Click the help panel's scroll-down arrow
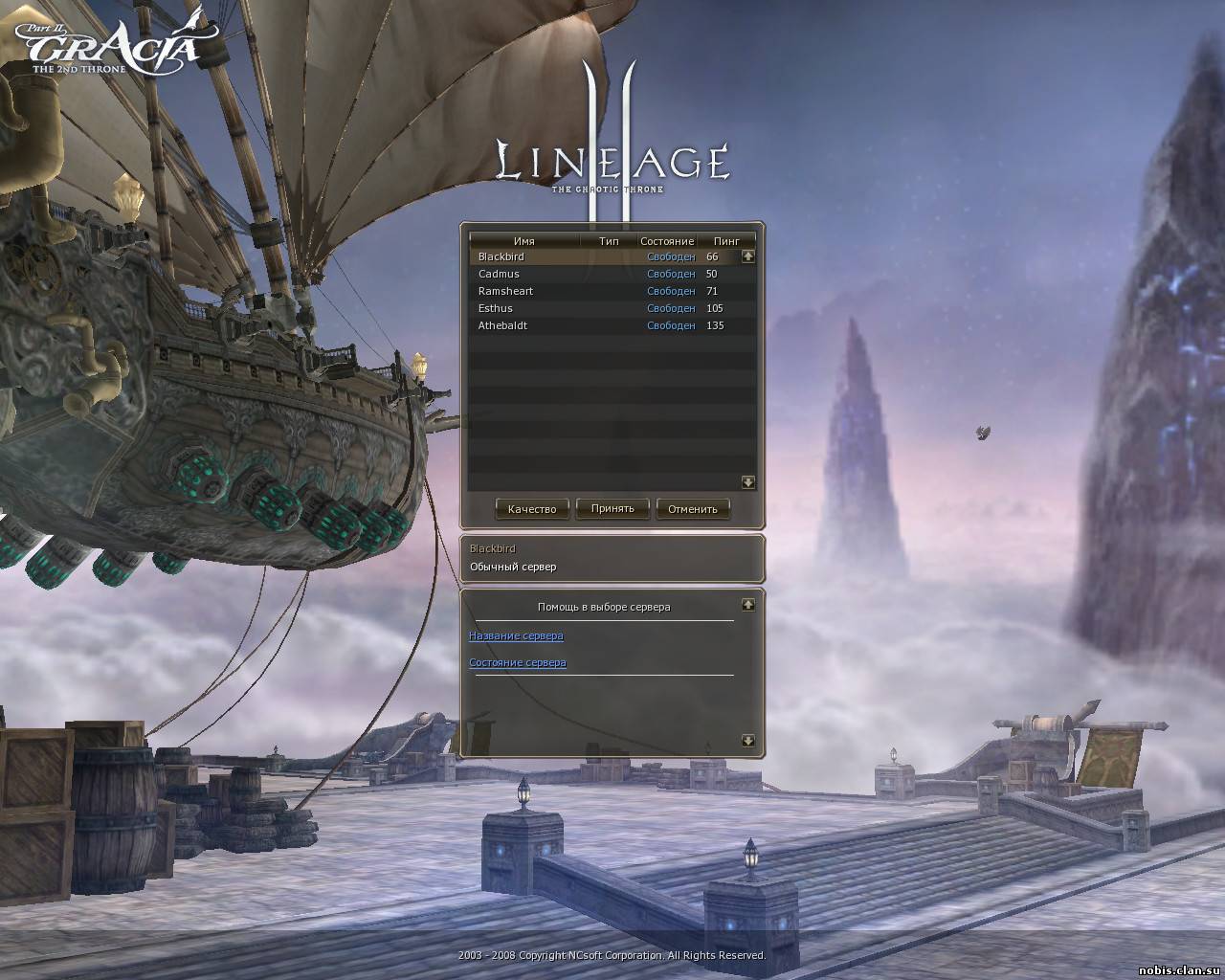 coord(748,741)
